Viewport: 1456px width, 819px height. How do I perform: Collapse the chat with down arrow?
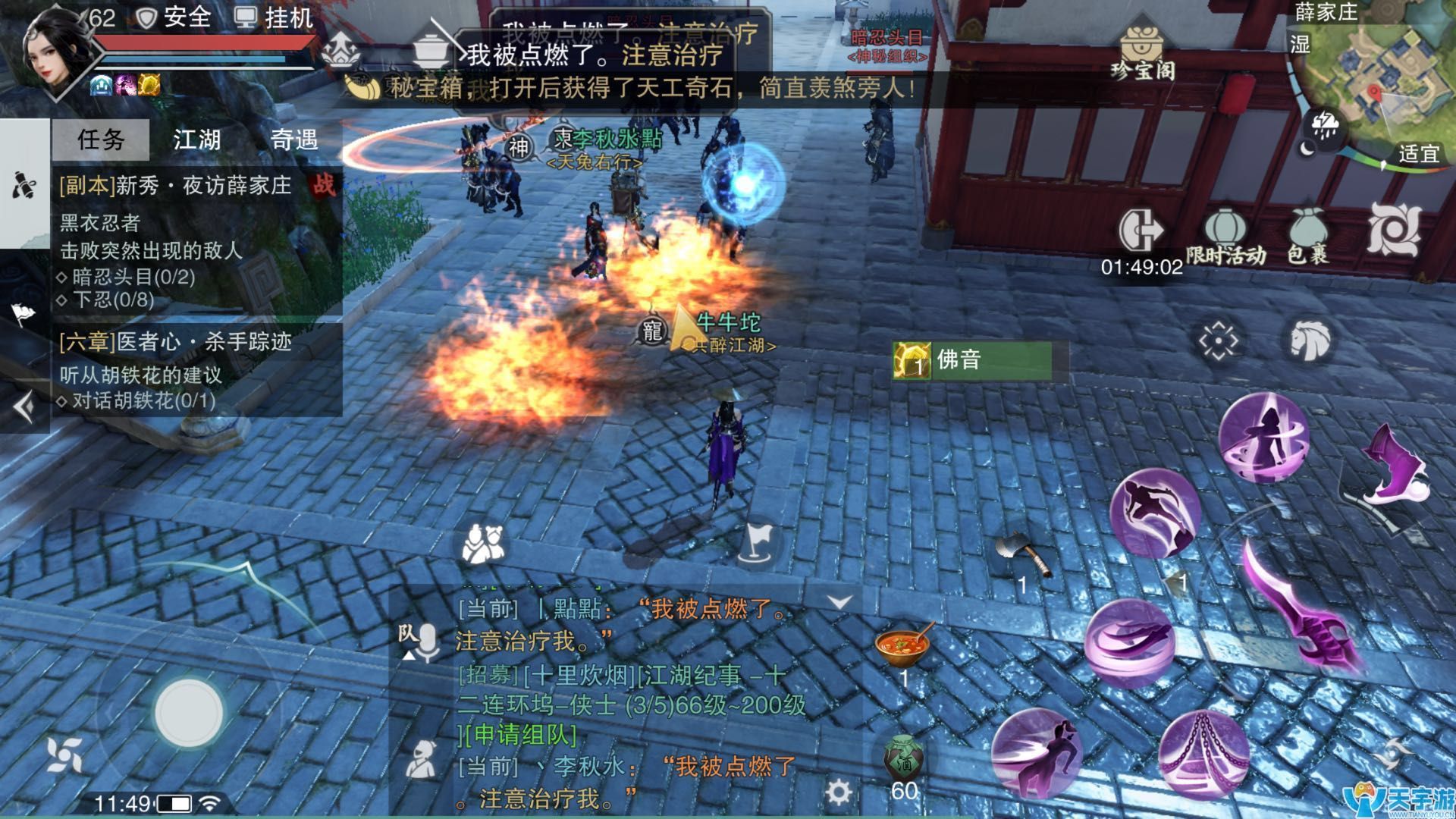[839, 603]
